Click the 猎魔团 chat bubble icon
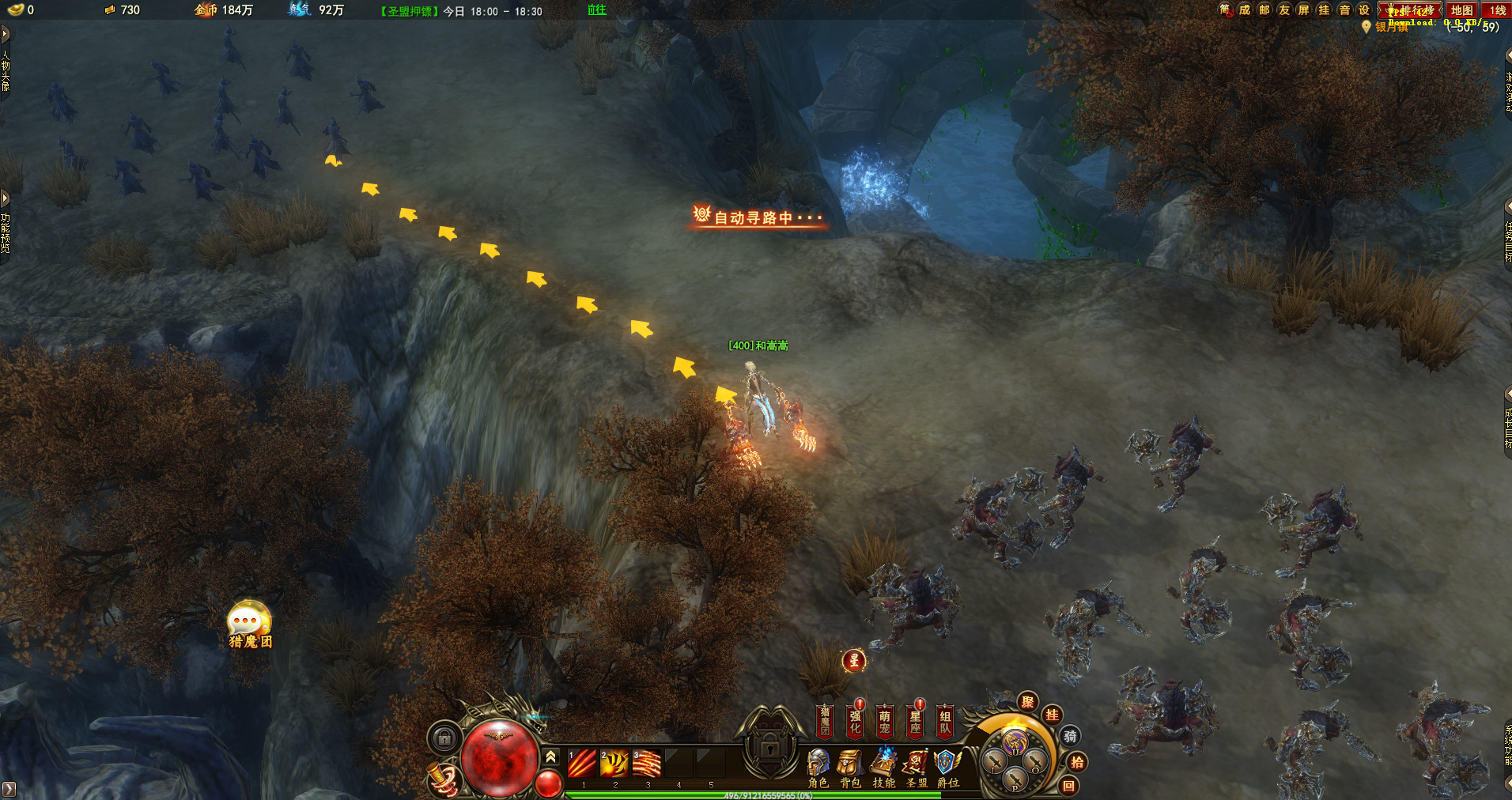This screenshot has width=1512, height=800. (249, 622)
